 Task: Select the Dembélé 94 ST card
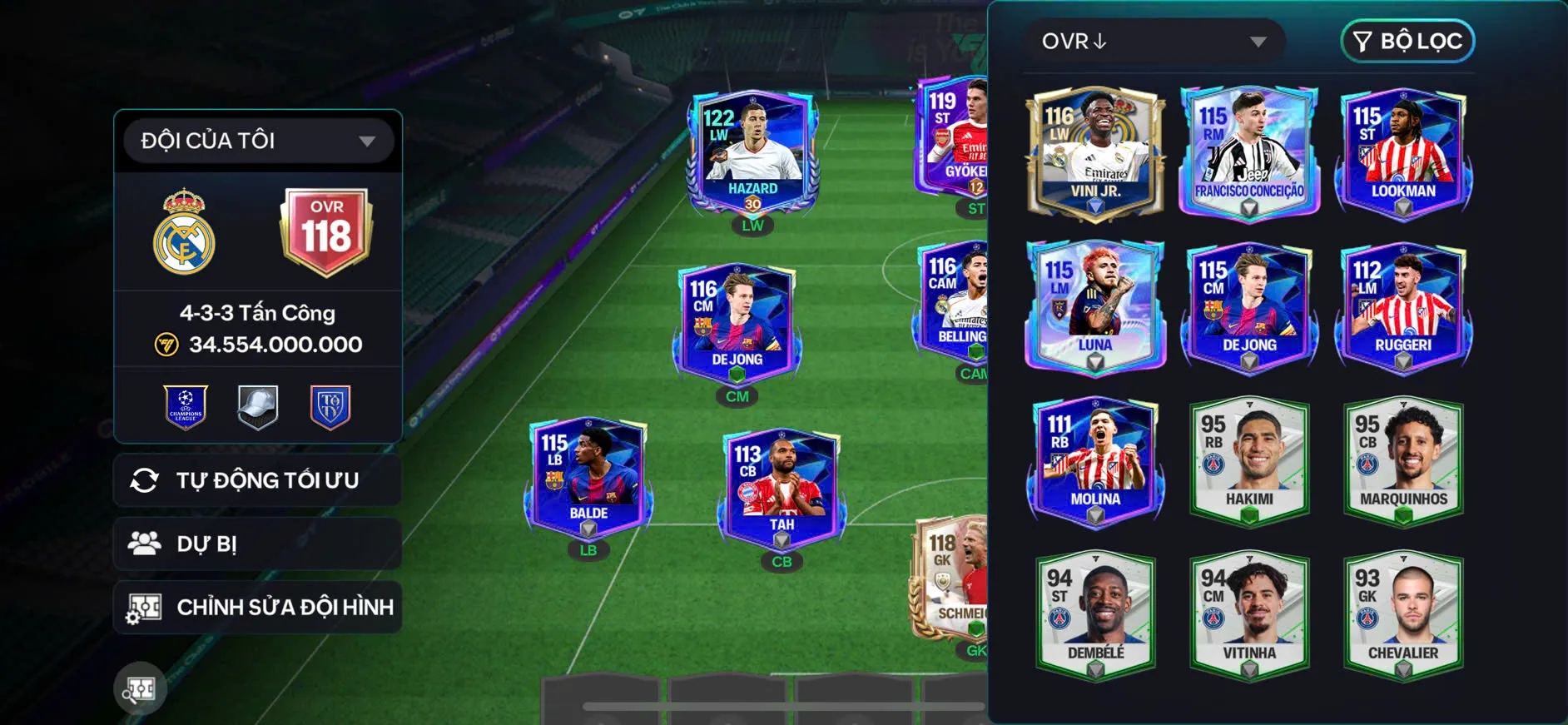tap(1095, 614)
